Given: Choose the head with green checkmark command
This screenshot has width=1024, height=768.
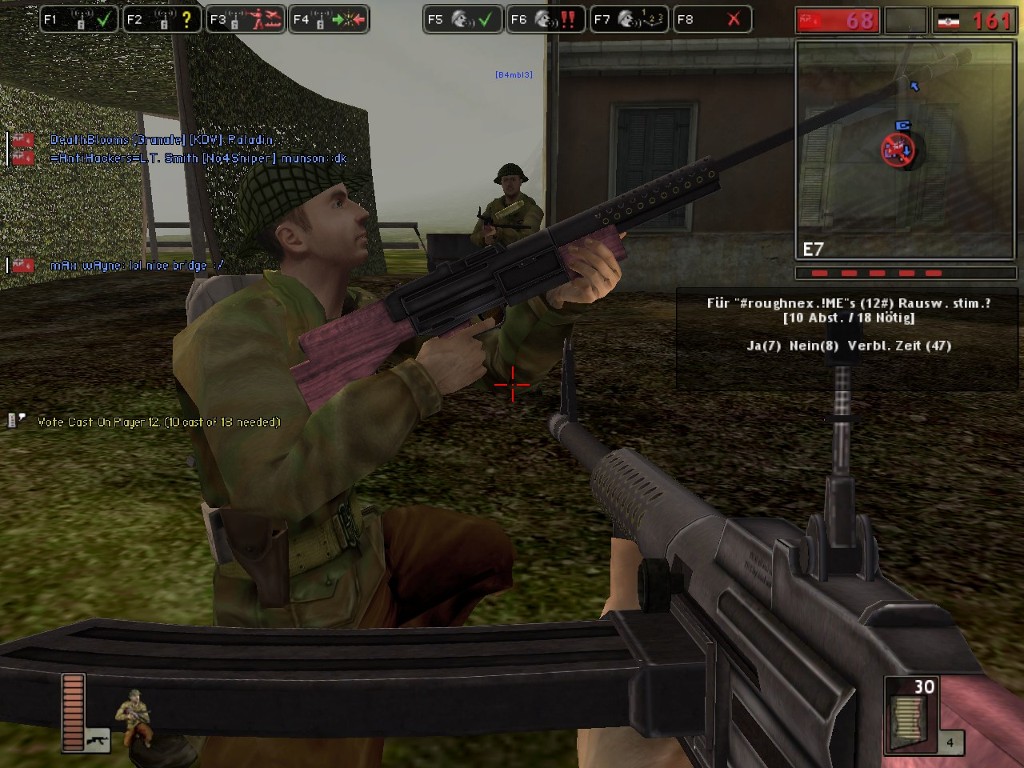Looking at the screenshot, I should [x=462, y=19].
